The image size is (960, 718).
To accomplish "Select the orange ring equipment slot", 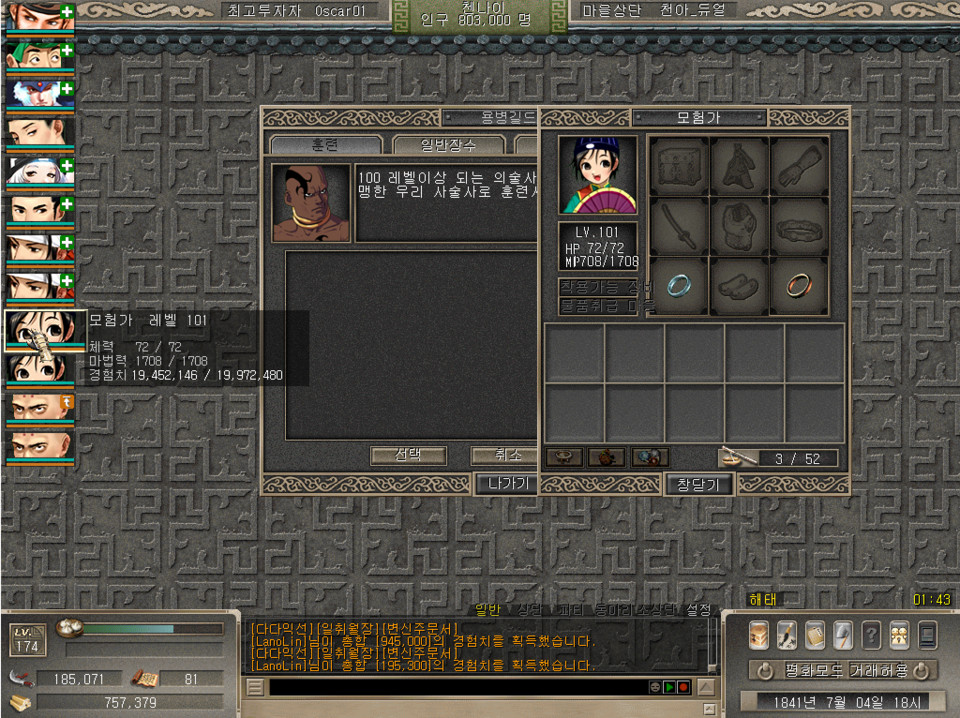I will [x=797, y=285].
